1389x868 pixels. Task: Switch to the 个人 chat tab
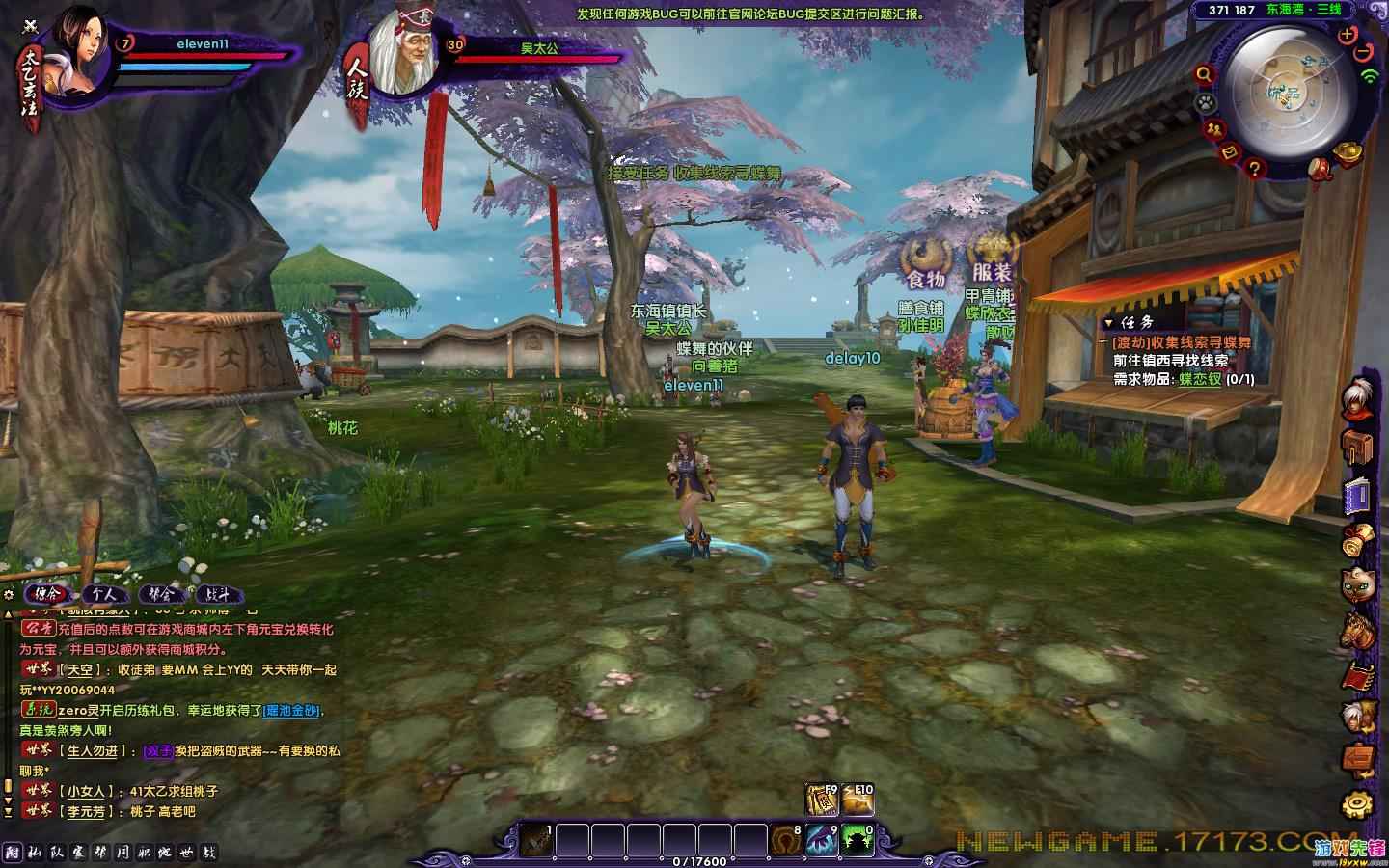(104, 595)
